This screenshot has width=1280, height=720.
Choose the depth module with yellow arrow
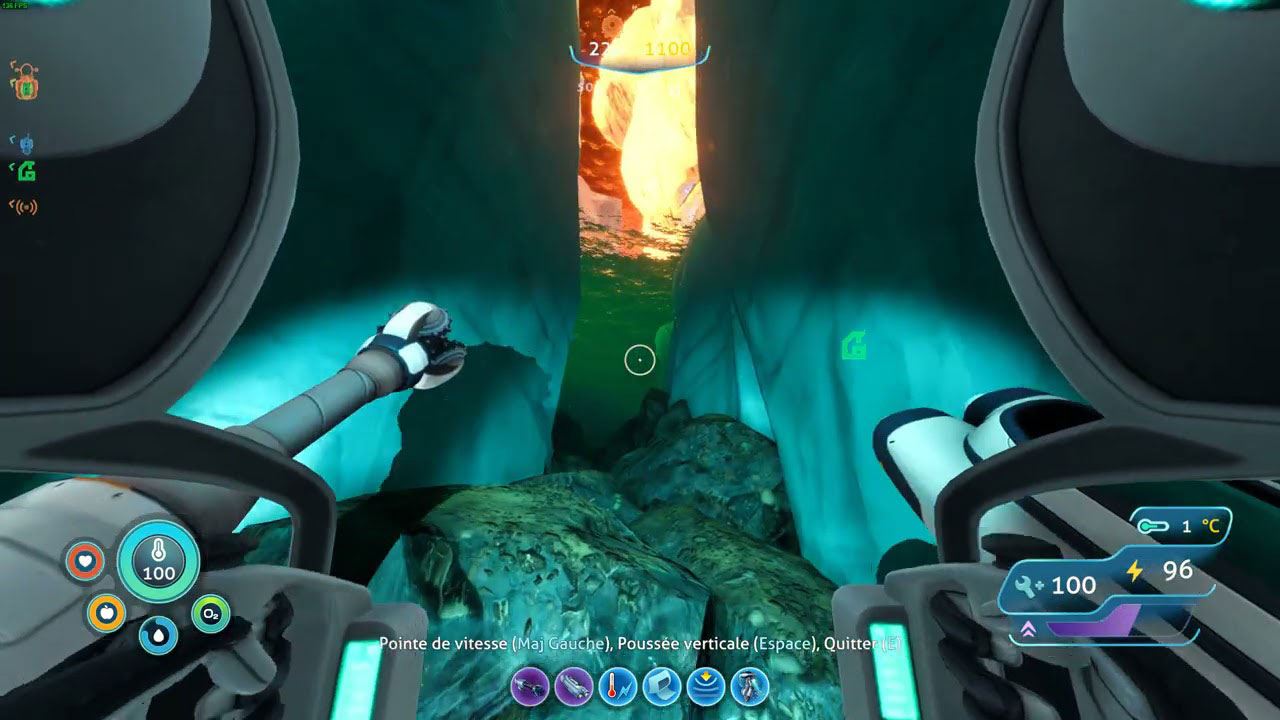tap(706, 687)
